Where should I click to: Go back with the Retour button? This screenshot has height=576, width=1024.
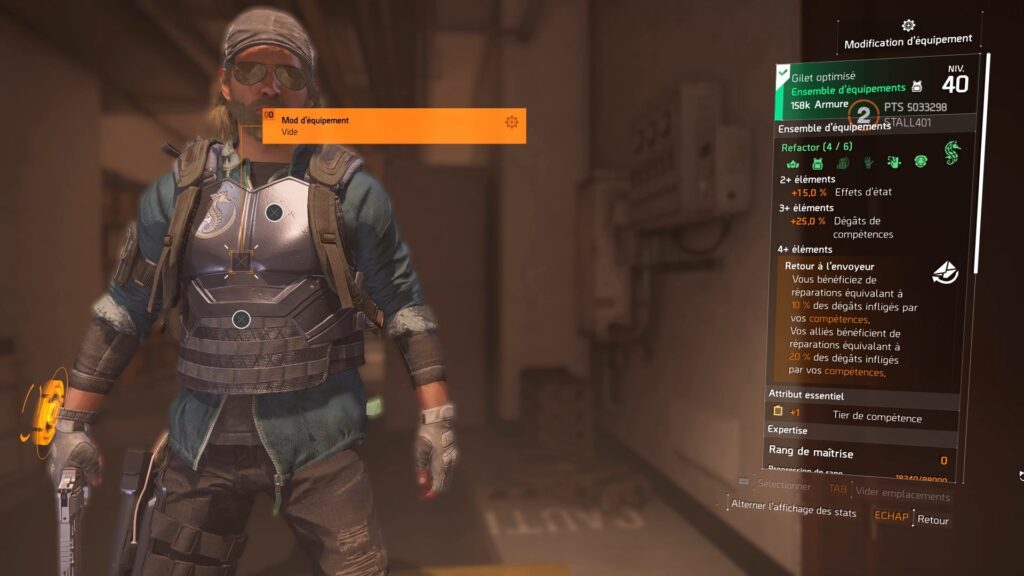point(932,520)
